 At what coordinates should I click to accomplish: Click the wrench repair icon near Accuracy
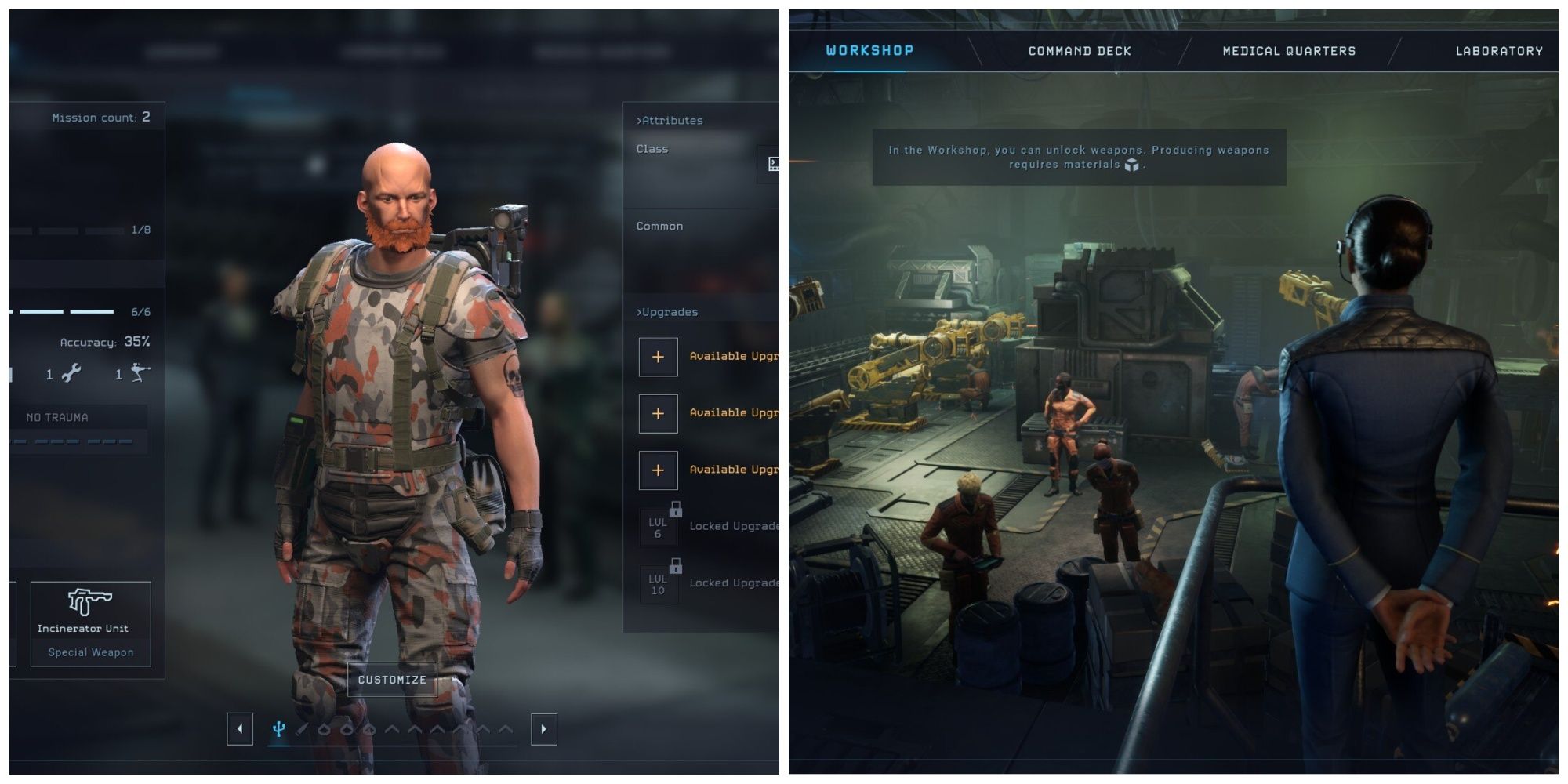[71, 374]
